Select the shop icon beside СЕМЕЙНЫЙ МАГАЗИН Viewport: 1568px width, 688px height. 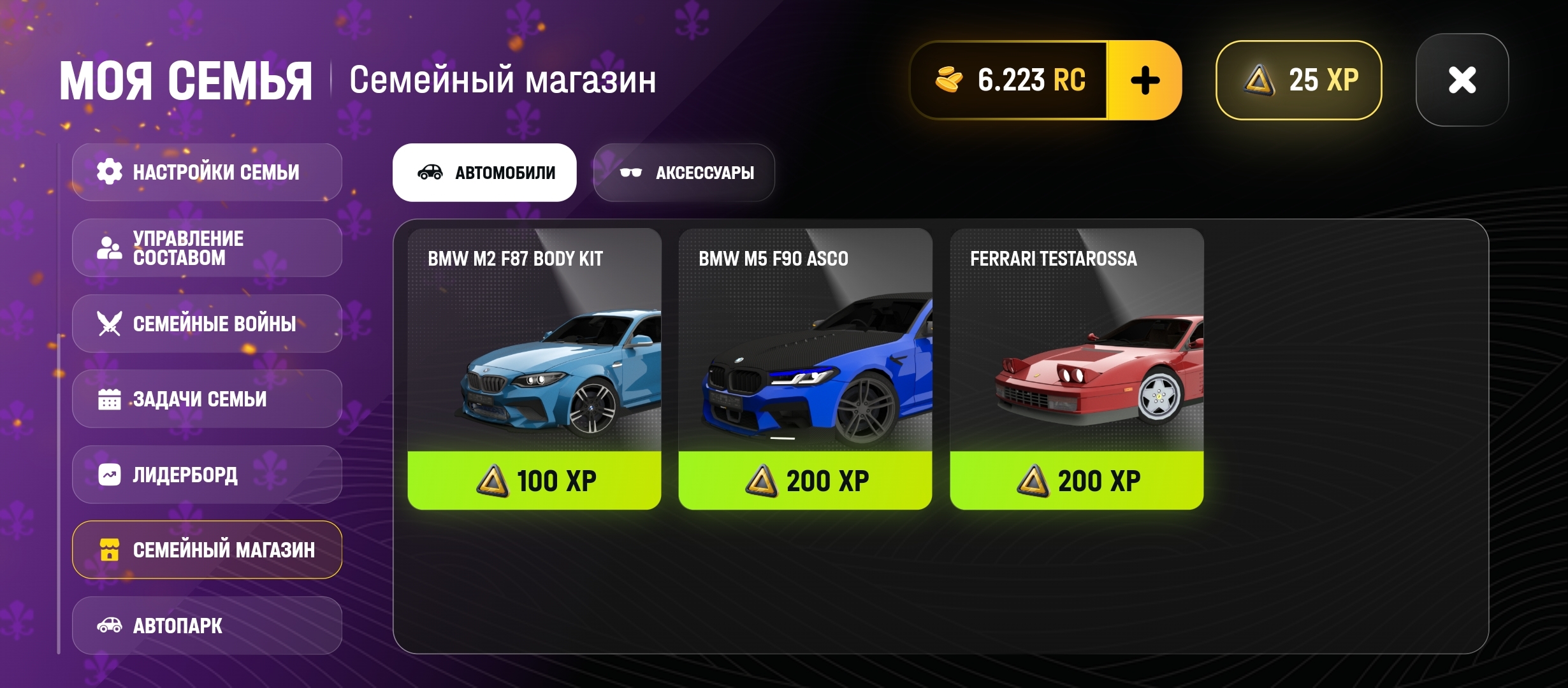[110, 549]
